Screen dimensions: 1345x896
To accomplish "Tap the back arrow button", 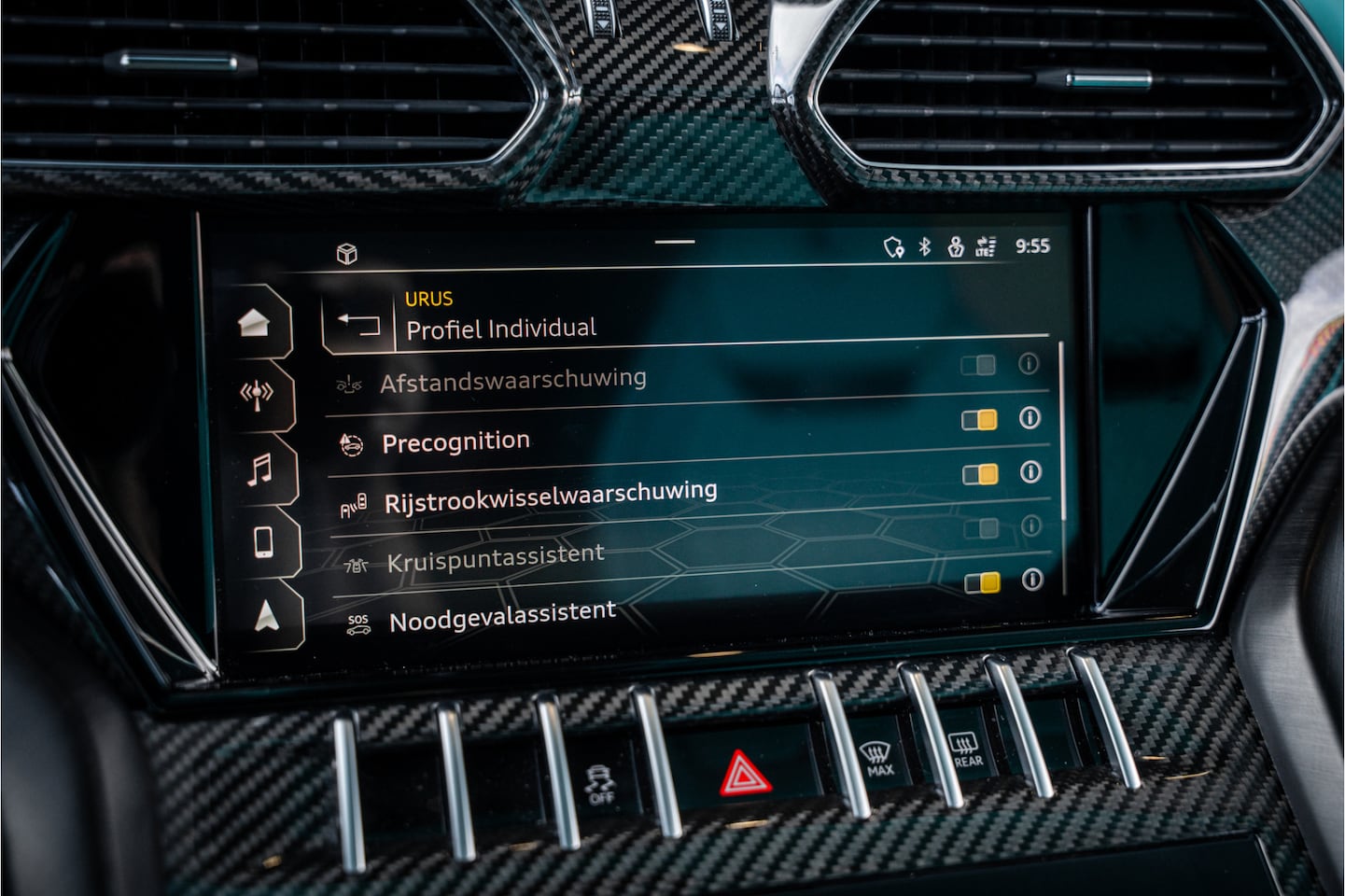I will [358, 325].
